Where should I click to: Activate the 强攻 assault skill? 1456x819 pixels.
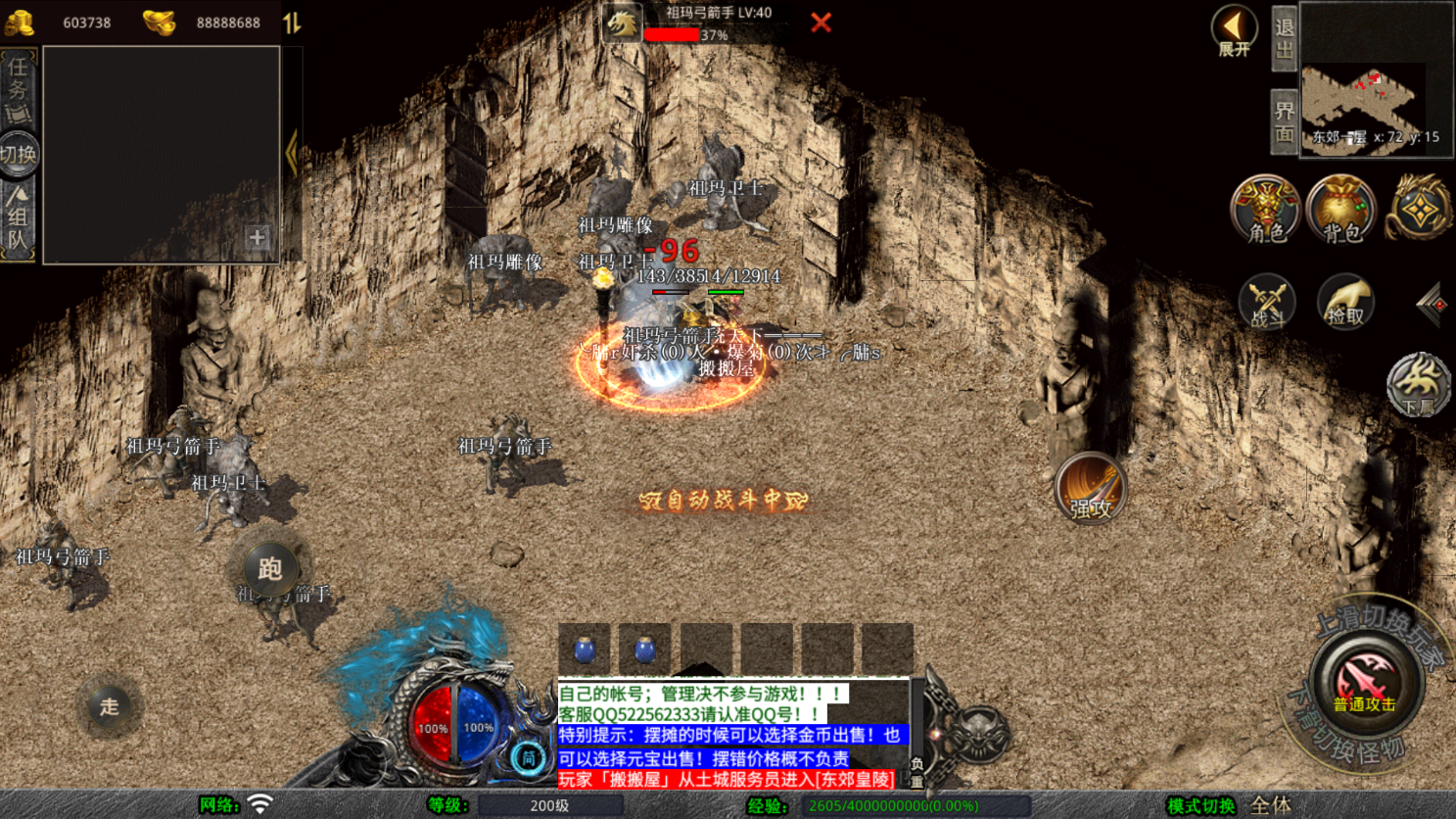click(1091, 487)
